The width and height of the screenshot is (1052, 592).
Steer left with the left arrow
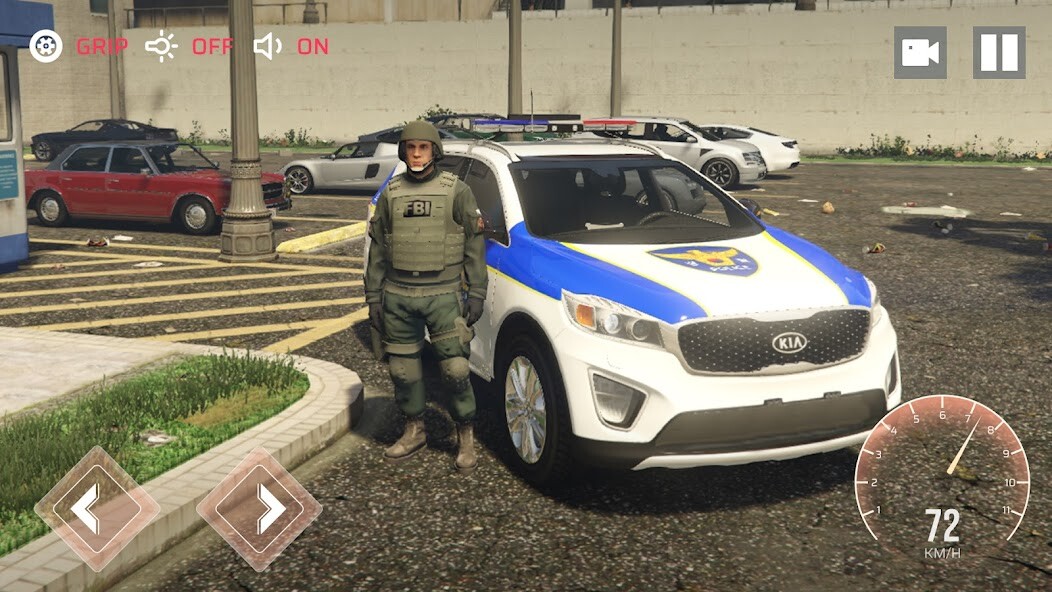pyautogui.click(x=96, y=509)
